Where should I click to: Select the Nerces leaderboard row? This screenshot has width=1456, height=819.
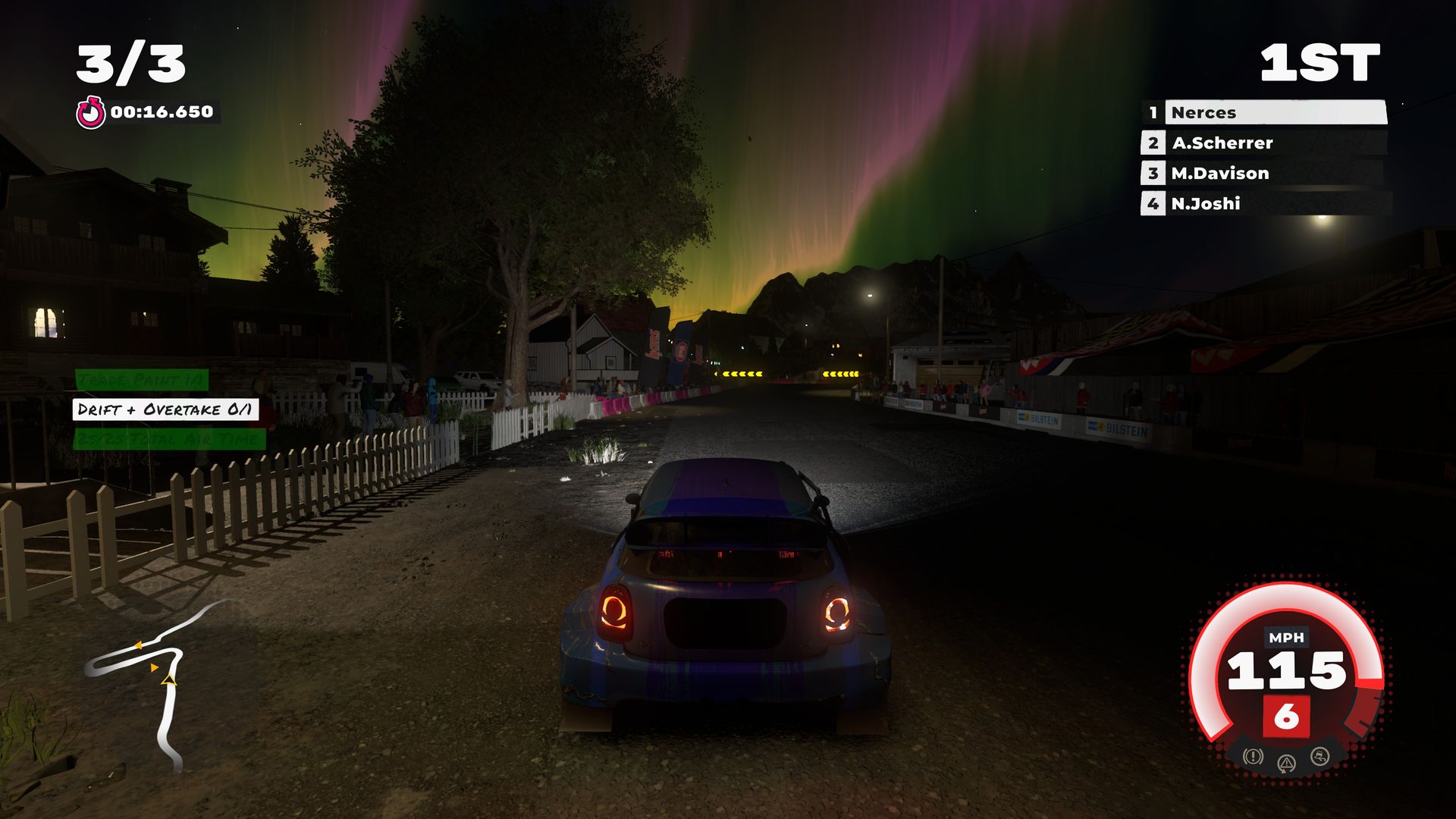1264,113
